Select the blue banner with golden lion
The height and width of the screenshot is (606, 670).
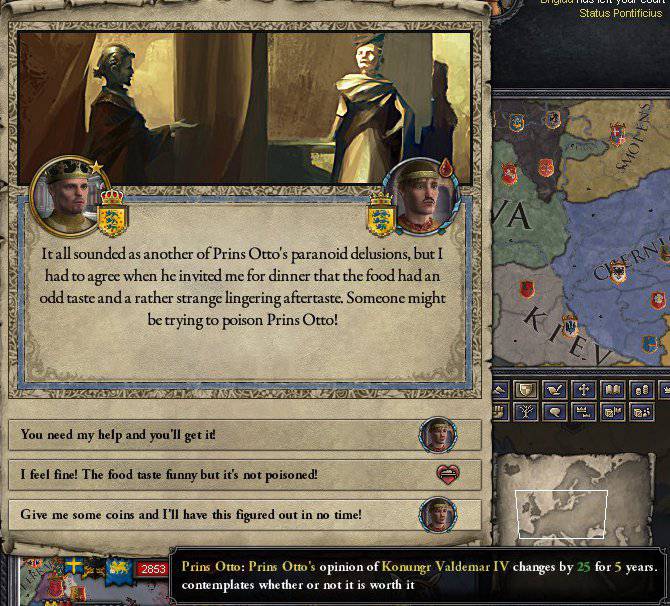click(118, 569)
